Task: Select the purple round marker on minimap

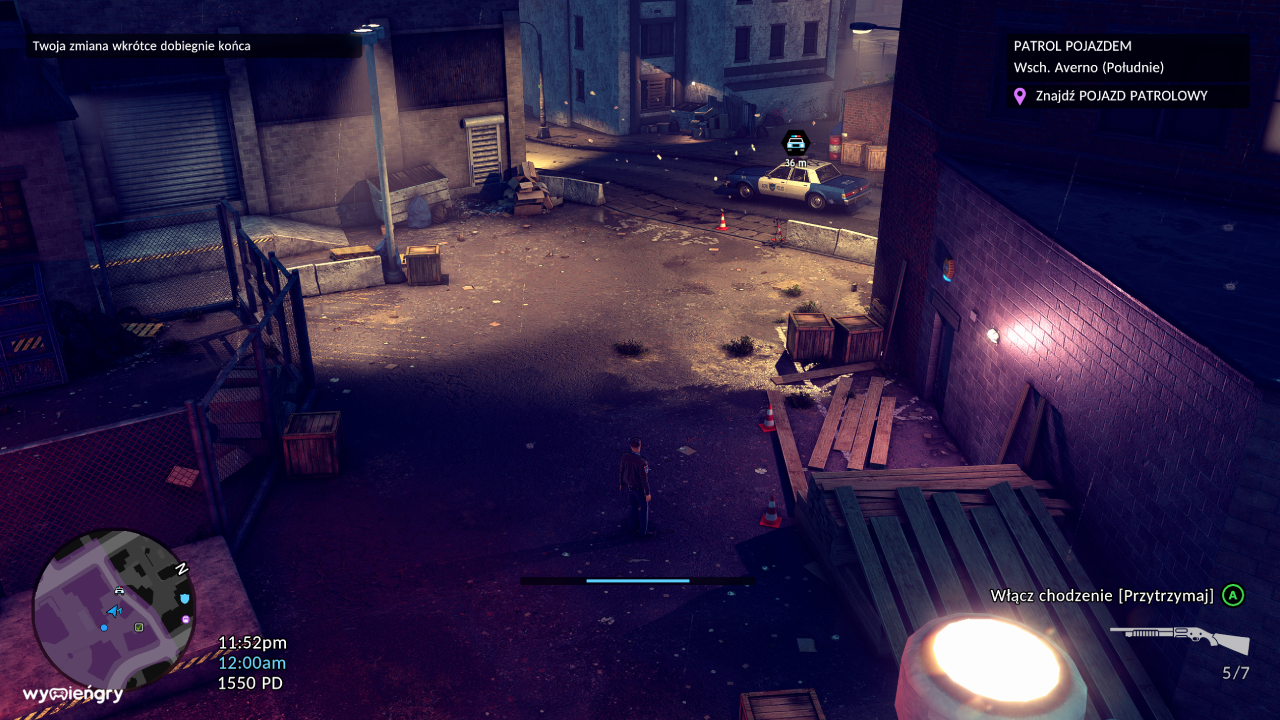Action: (x=186, y=619)
